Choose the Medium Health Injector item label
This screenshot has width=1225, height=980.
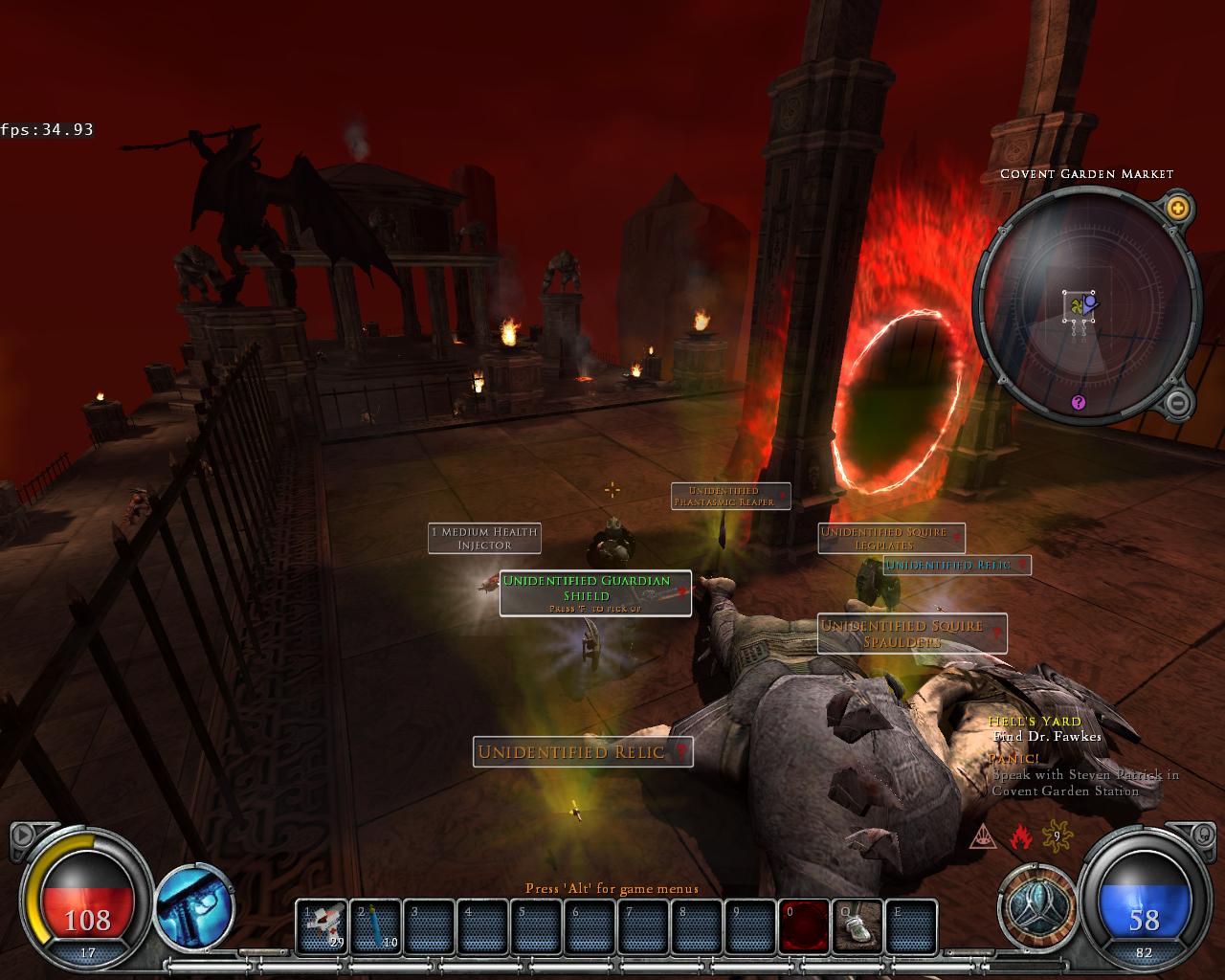(484, 538)
